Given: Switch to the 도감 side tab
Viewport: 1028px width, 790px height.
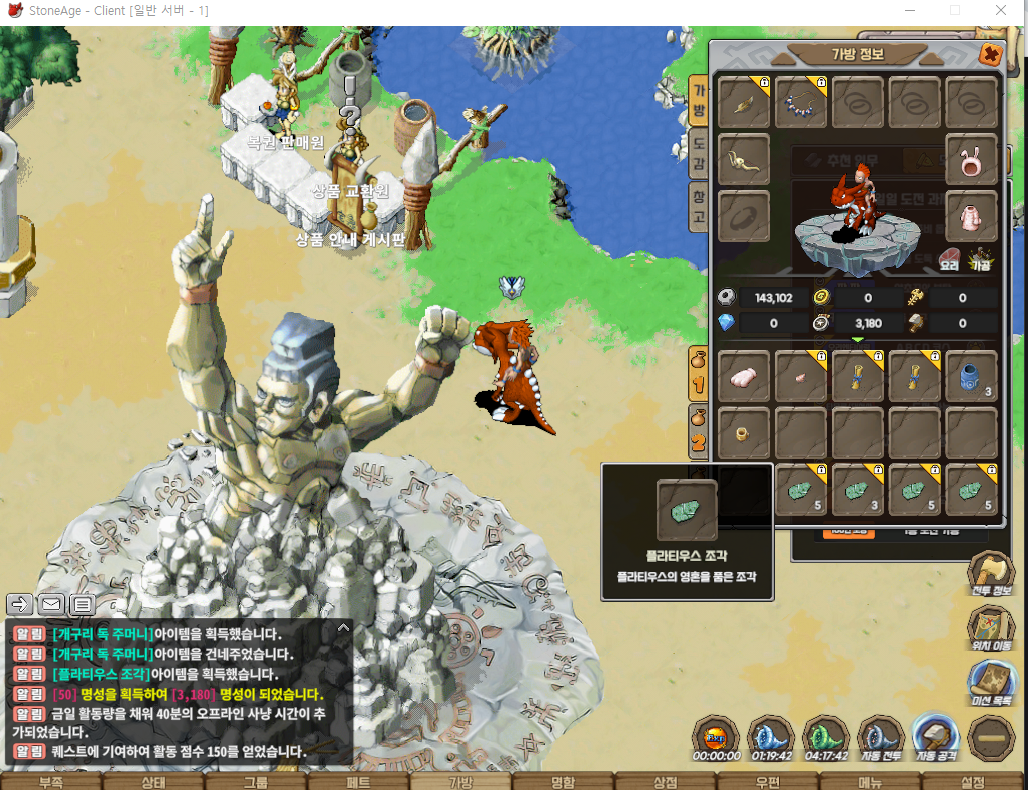Looking at the screenshot, I should pyautogui.click(x=700, y=155).
